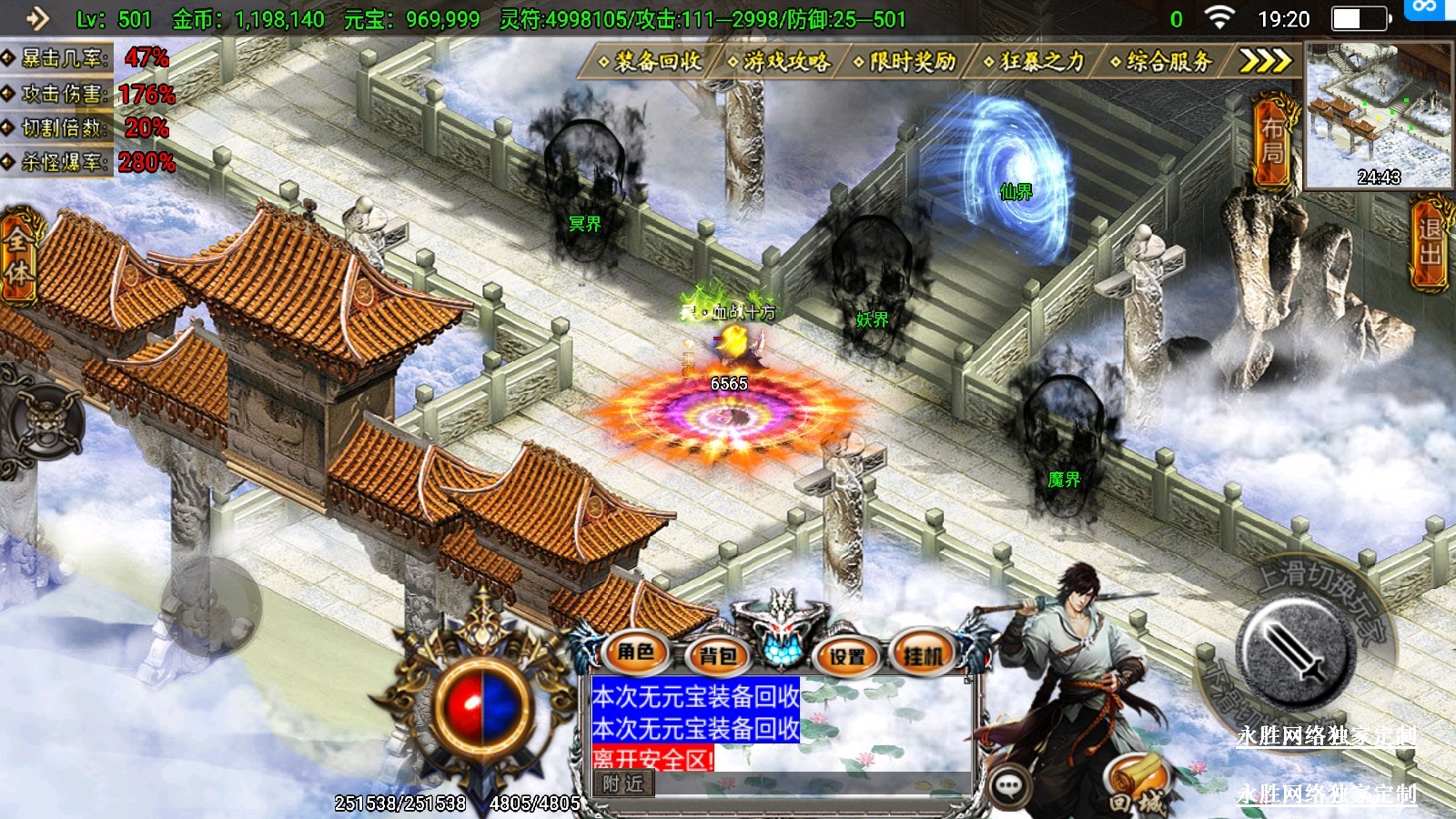
Task: Use the sword attack button
Action: coord(1295,651)
